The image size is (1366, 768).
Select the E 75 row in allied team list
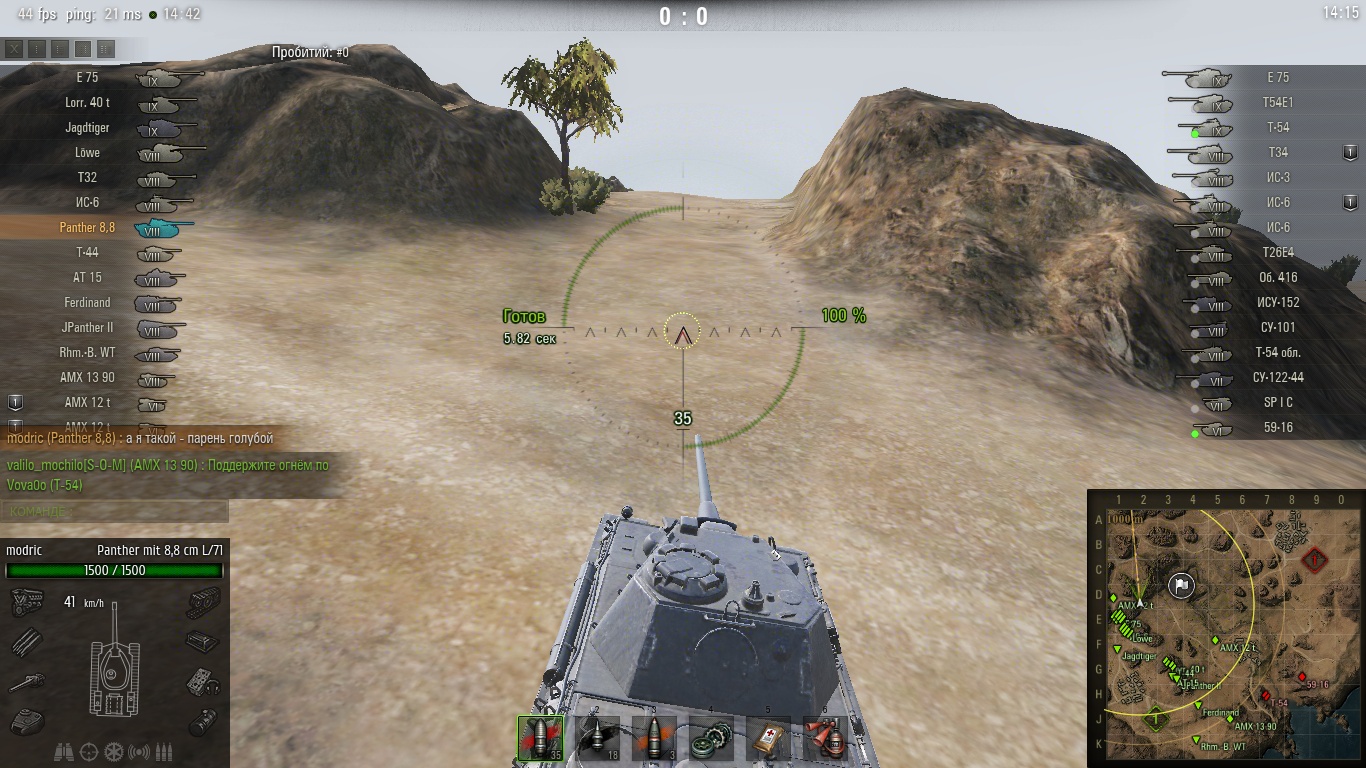[x=100, y=77]
